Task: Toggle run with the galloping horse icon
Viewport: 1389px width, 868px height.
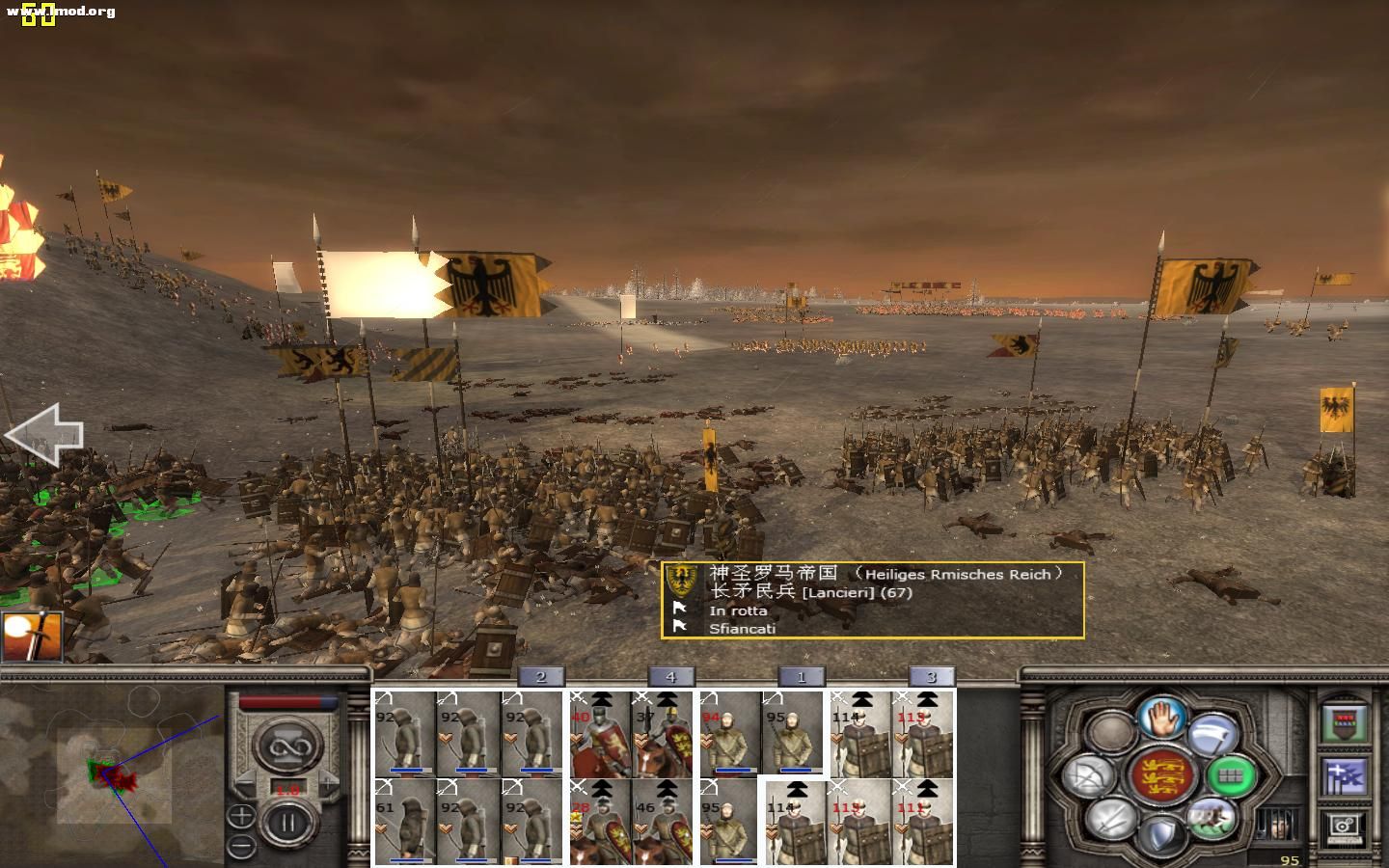Action: [1212, 817]
